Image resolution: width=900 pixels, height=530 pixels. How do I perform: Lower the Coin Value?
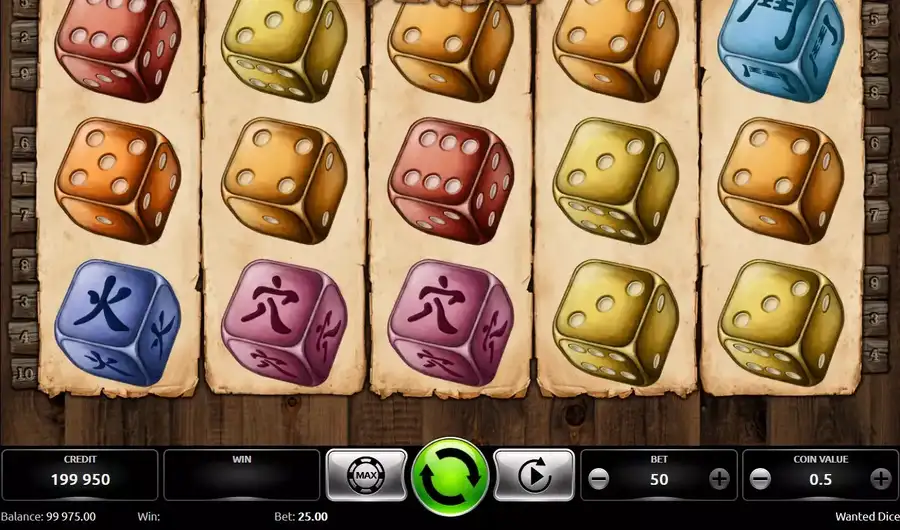(760, 478)
